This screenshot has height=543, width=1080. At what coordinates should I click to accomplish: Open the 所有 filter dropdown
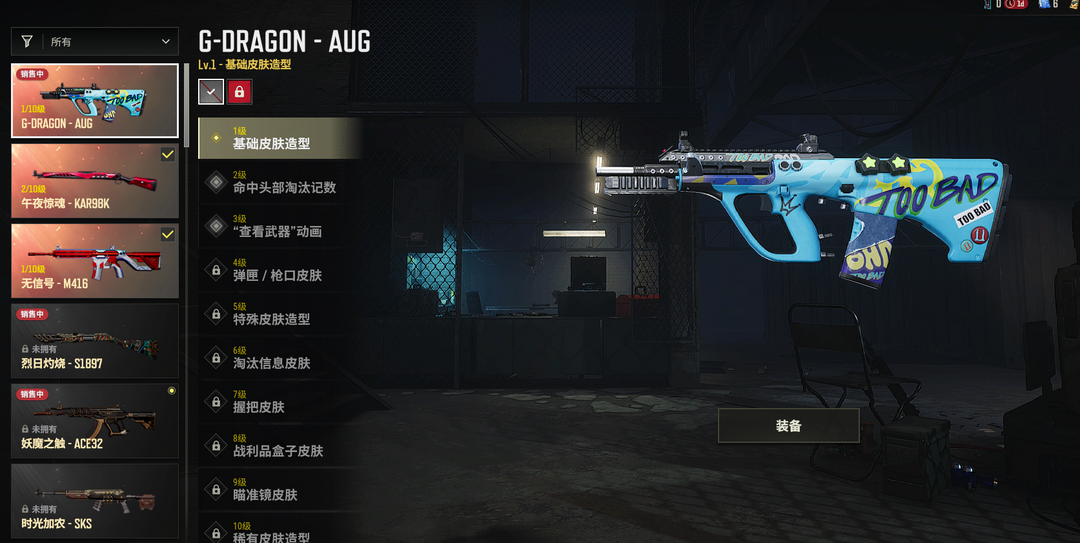point(112,41)
